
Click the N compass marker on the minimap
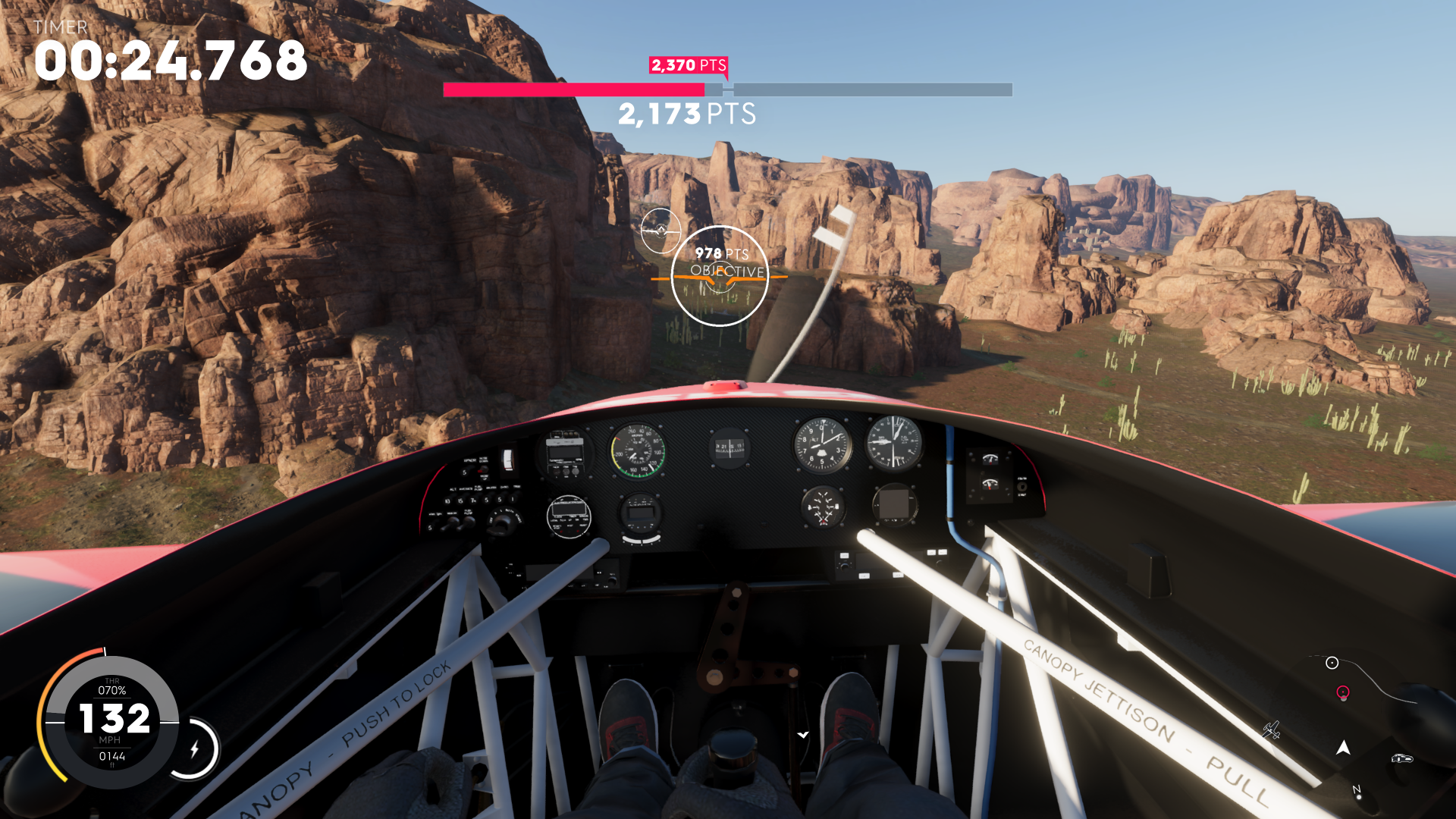[x=1357, y=787]
